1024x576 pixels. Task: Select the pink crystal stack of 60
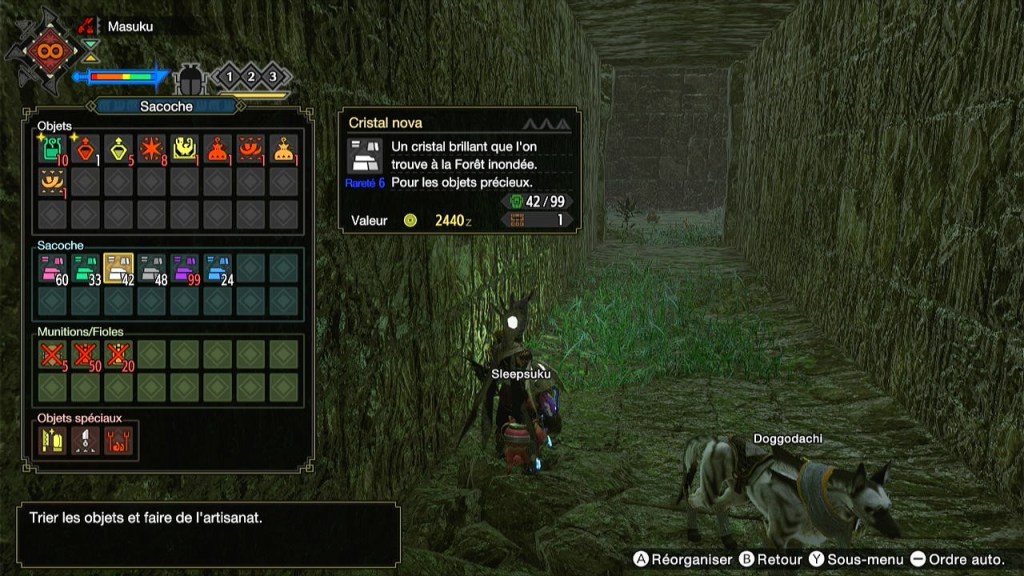click(52, 267)
